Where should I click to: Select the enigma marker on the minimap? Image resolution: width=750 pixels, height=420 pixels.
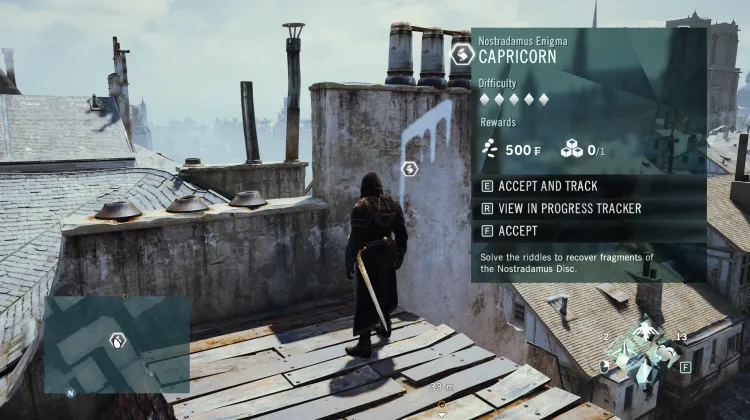118,341
